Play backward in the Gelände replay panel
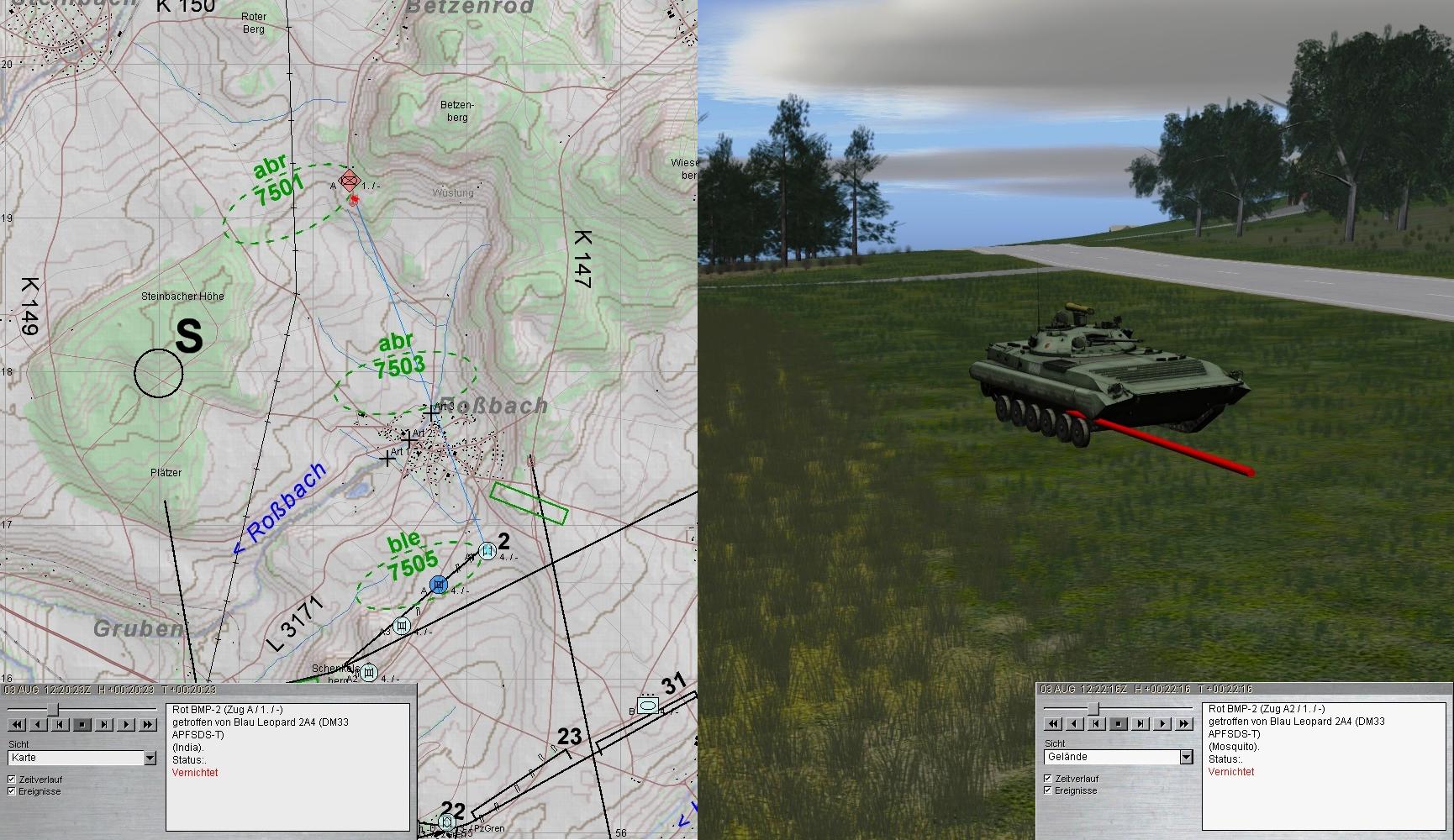 pos(1075,723)
